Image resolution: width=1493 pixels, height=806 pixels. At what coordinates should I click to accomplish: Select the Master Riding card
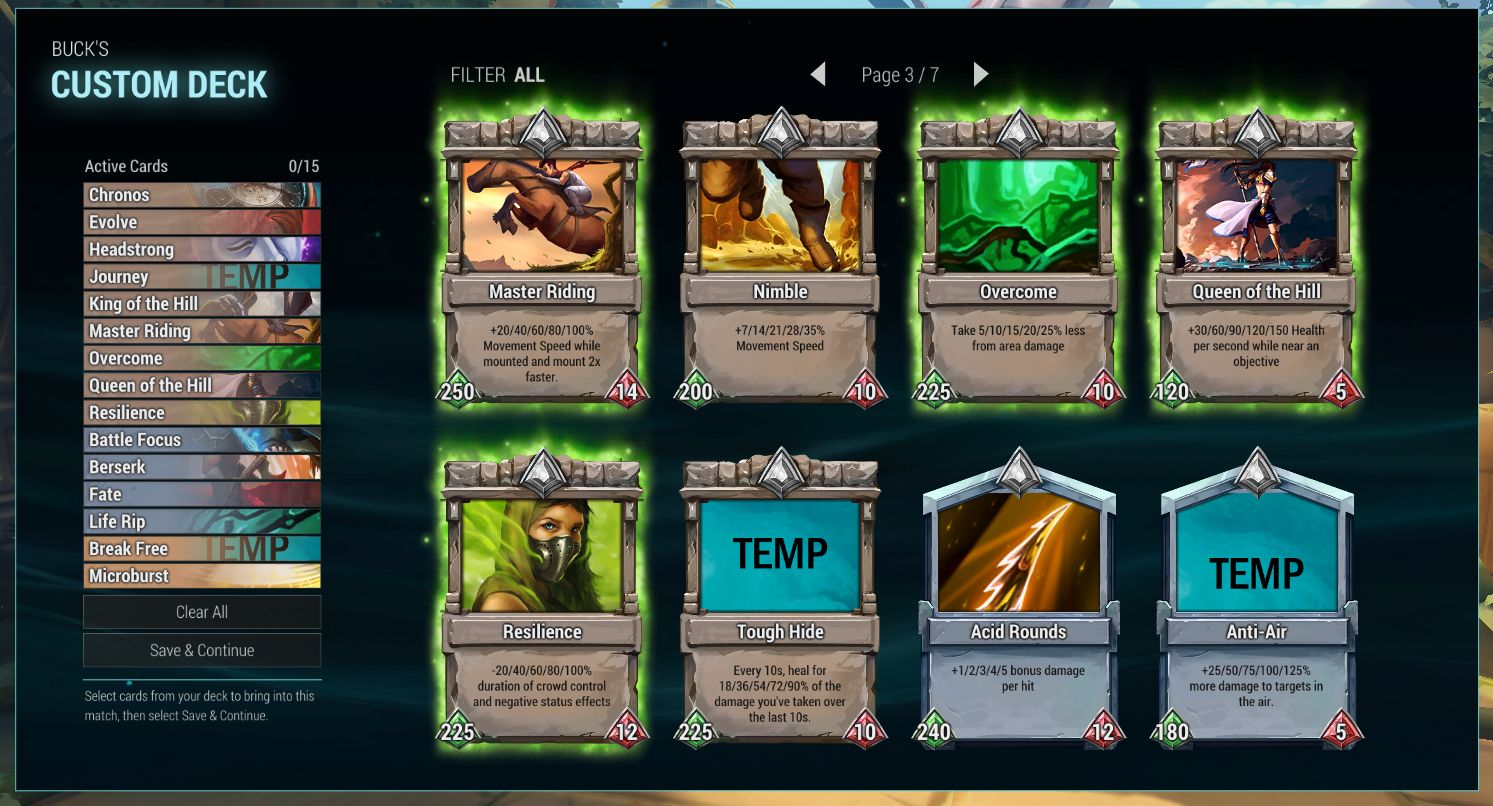pos(542,260)
